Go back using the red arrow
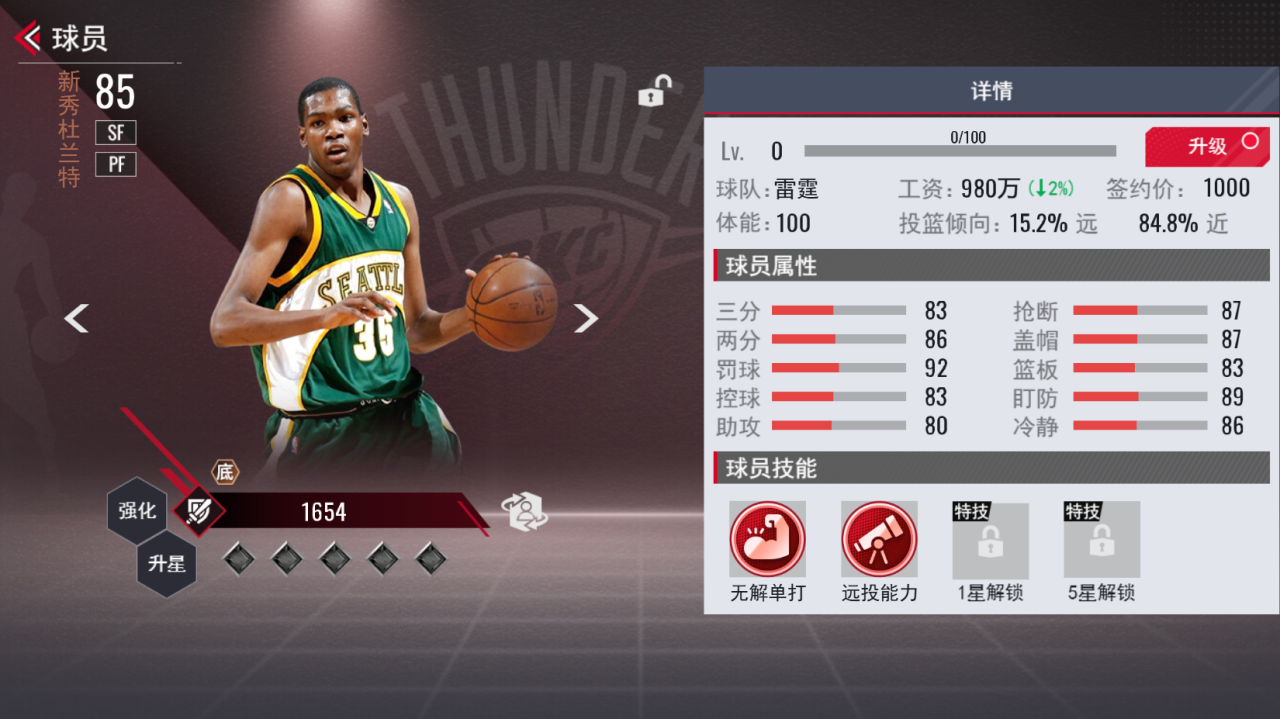Image resolution: width=1280 pixels, height=719 pixels. [x=29, y=39]
